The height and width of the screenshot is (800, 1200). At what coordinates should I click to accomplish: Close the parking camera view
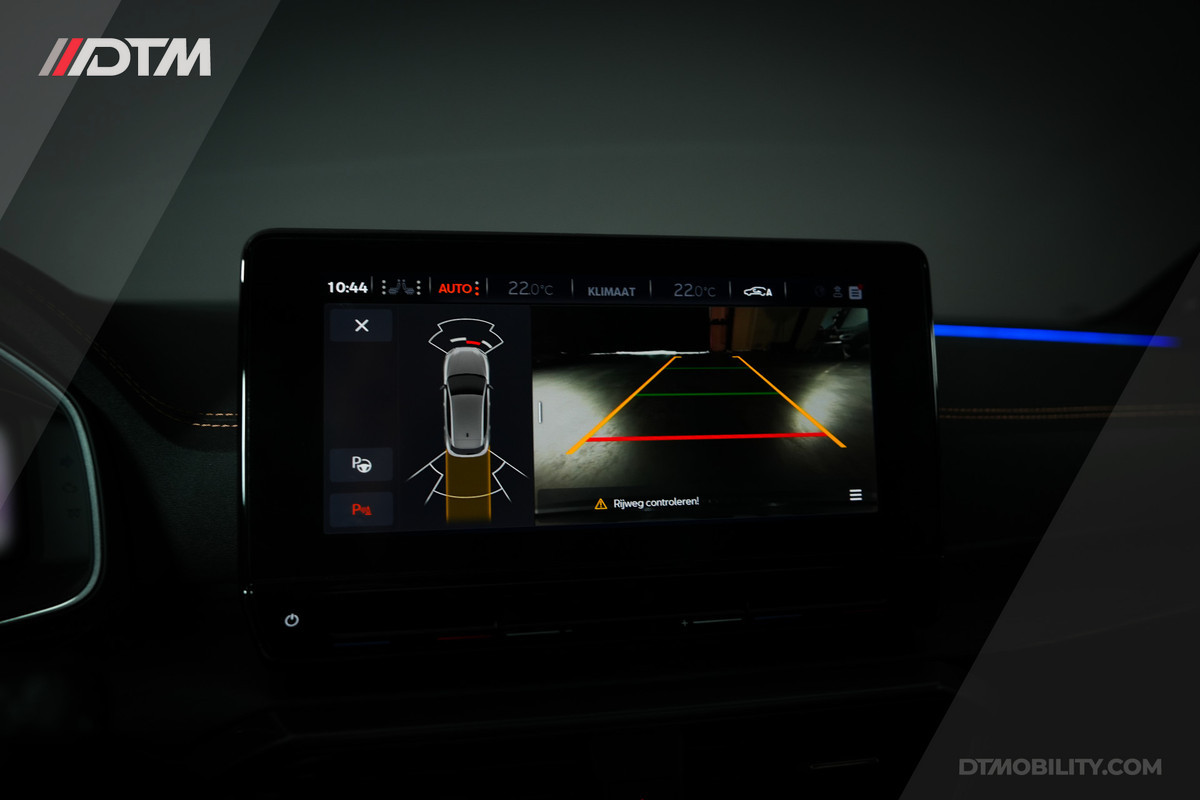pos(361,325)
